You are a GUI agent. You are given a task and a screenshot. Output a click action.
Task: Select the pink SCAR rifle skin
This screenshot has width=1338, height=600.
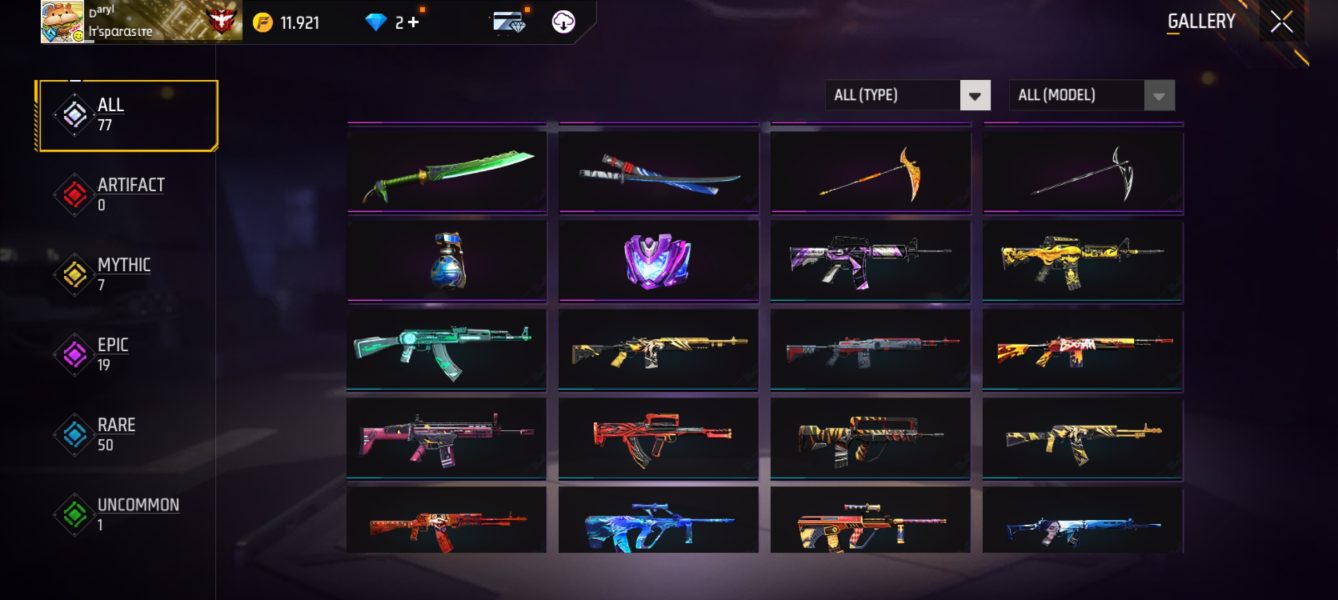447,436
